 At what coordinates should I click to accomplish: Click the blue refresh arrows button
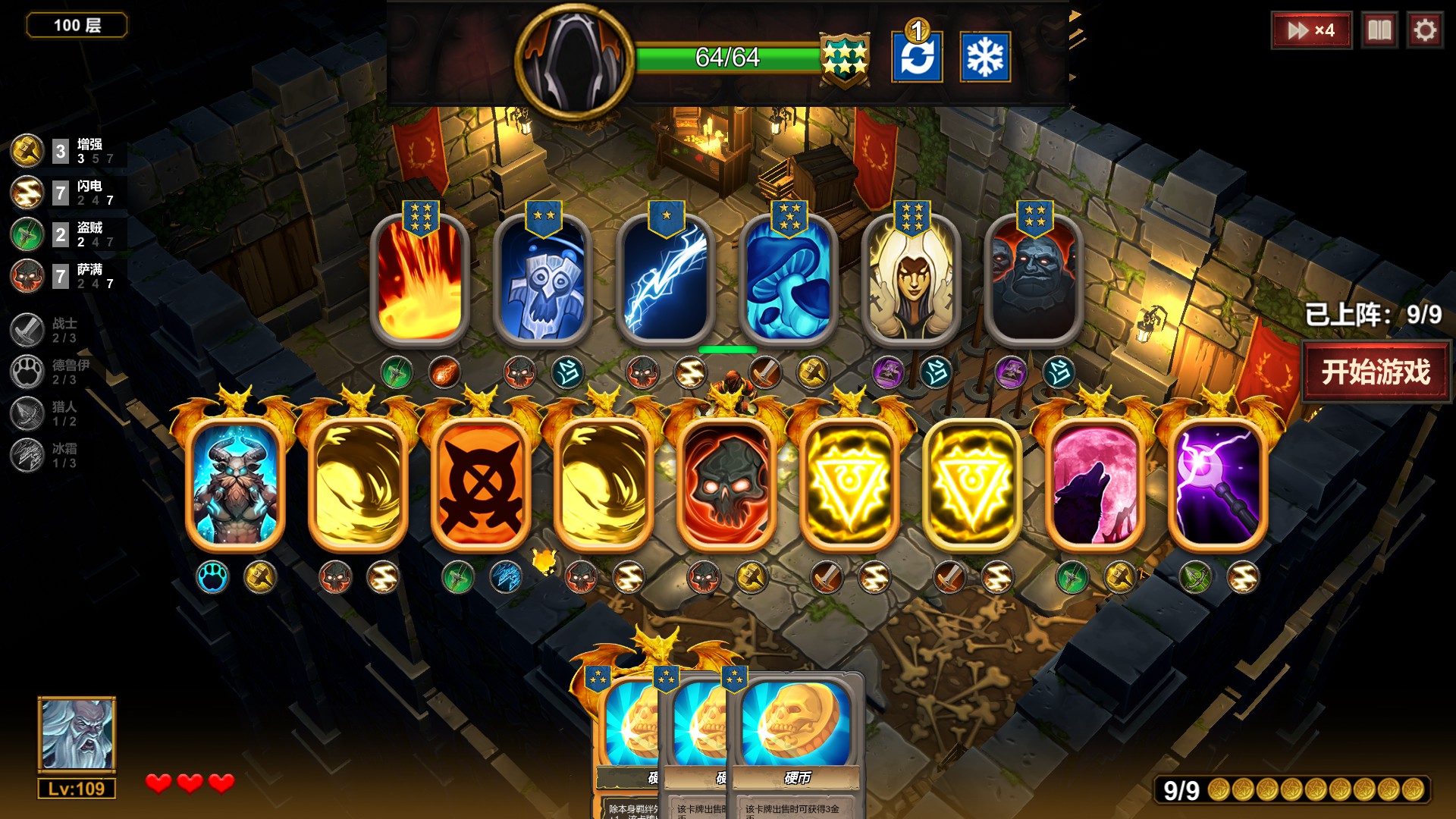917,58
